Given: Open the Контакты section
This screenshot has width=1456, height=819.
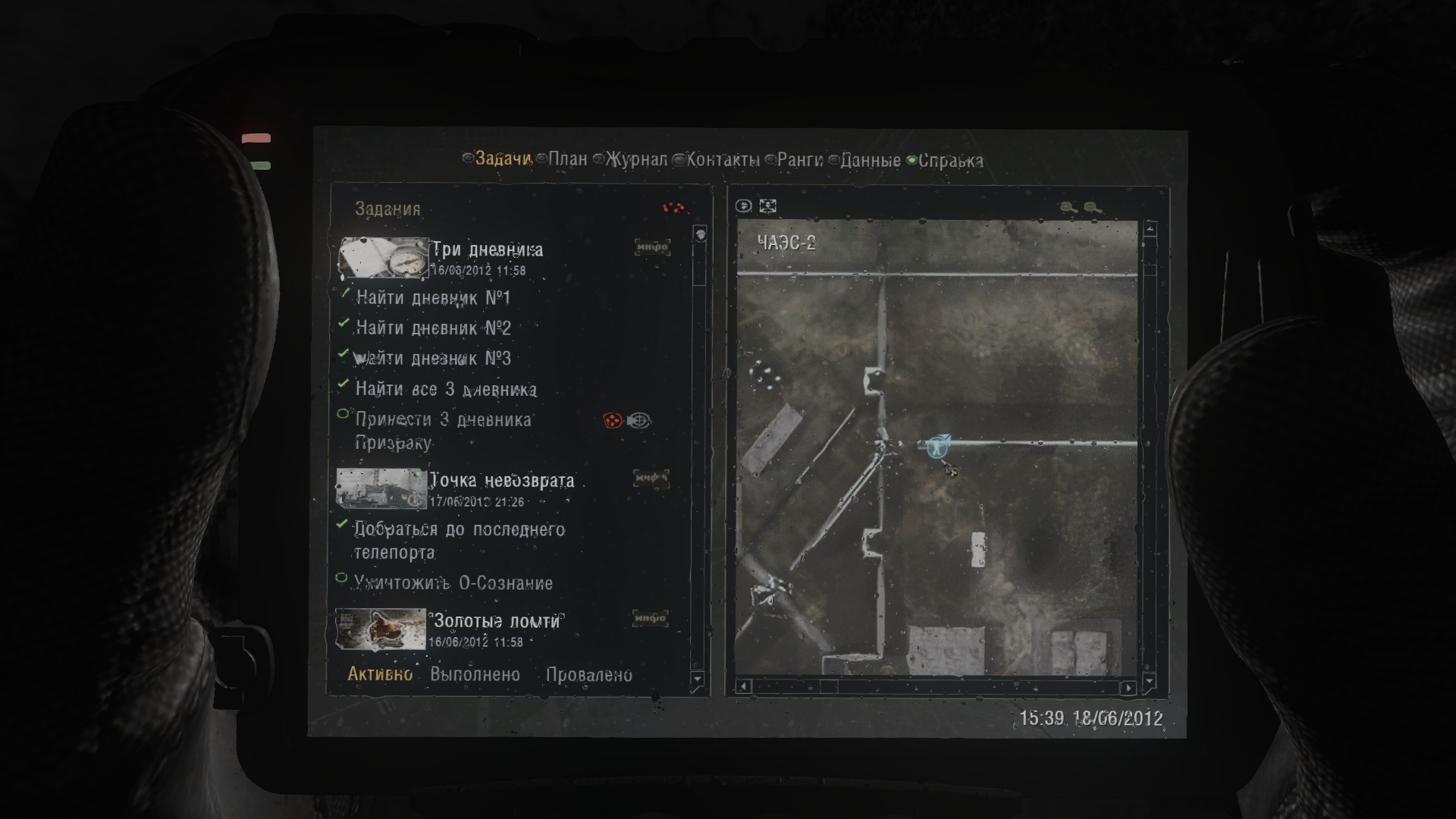Looking at the screenshot, I should 721,160.
